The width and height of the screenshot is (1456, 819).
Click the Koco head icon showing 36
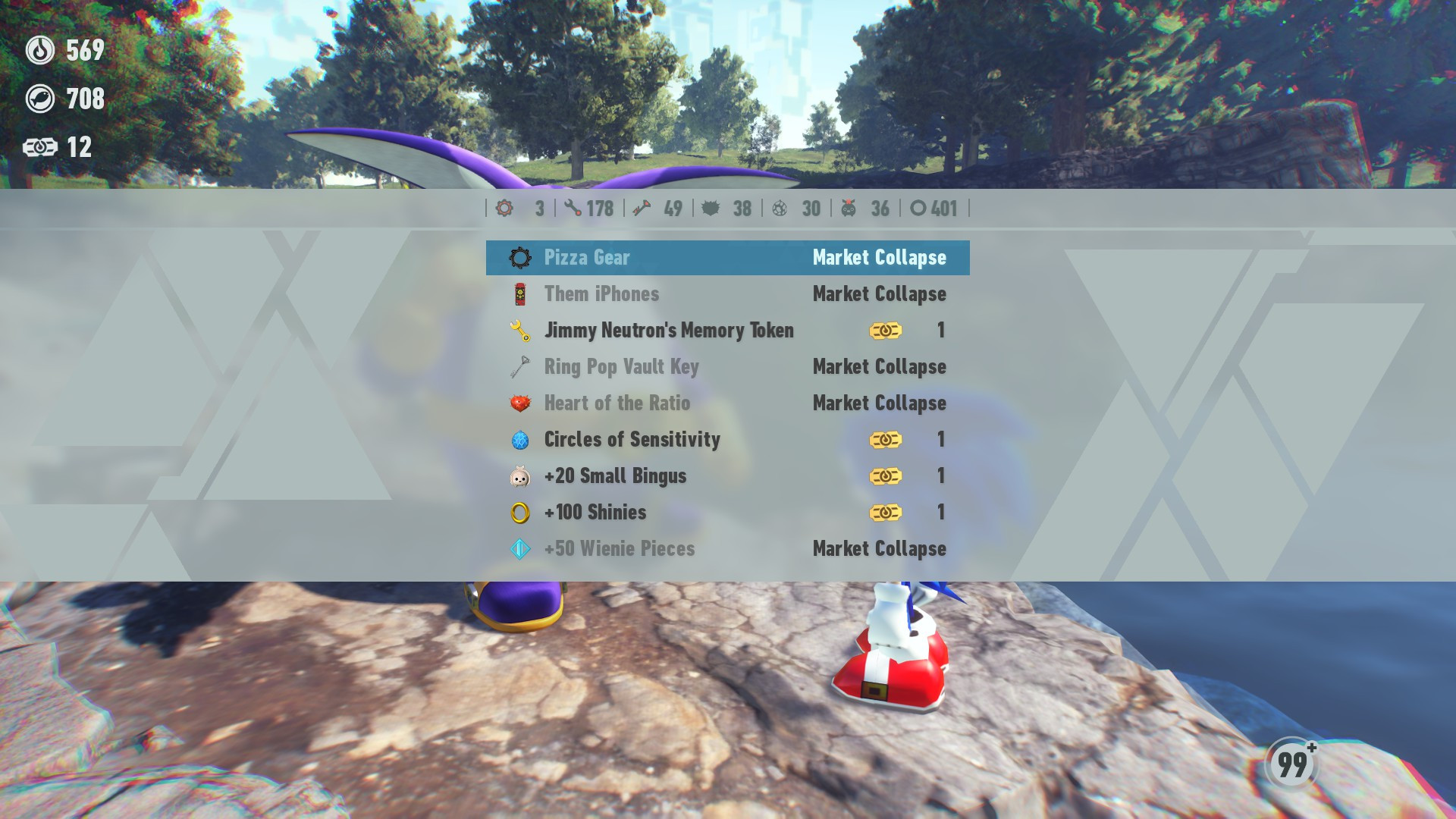pyautogui.click(x=849, y=209)
